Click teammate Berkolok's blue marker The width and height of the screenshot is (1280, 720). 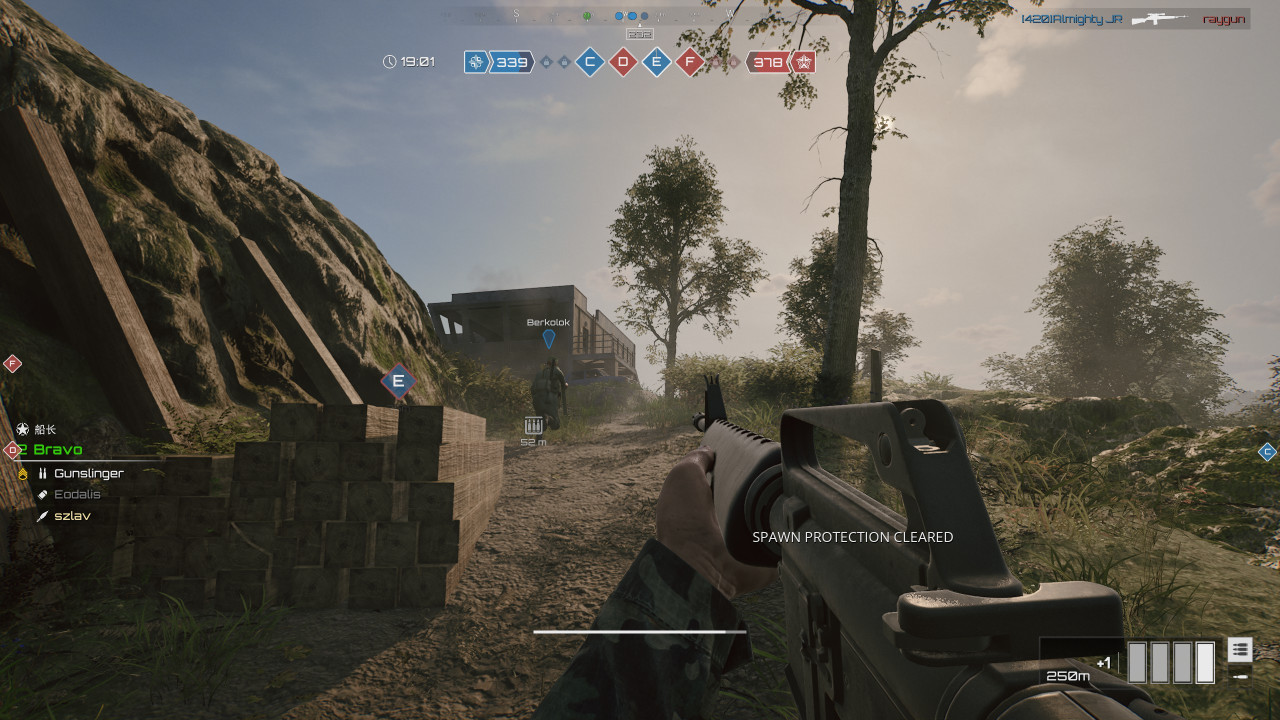point(549,339)
